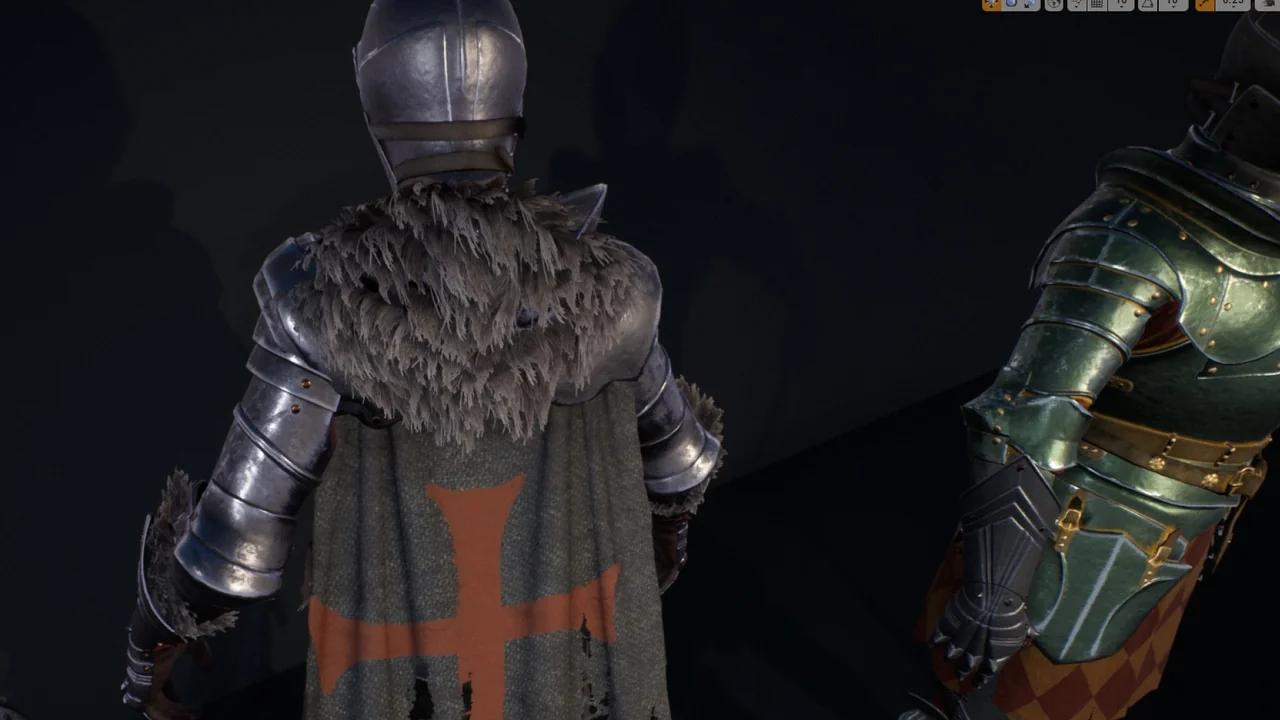Image resolution: width=1280 pixels, height=720 pixels.
Task: Select the Translate tool in the viewport toolbar
Action: point(989,5)
